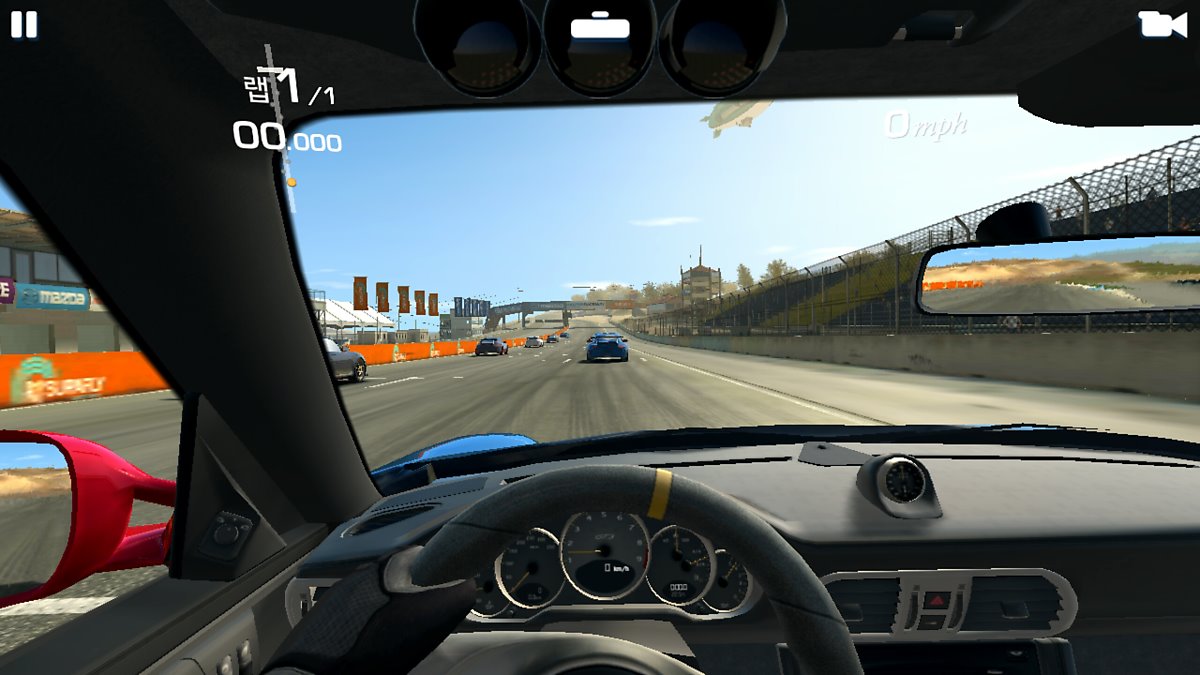Switch the camera view
Viewport: 1200px width, 675px height.
click(1162, 24)
